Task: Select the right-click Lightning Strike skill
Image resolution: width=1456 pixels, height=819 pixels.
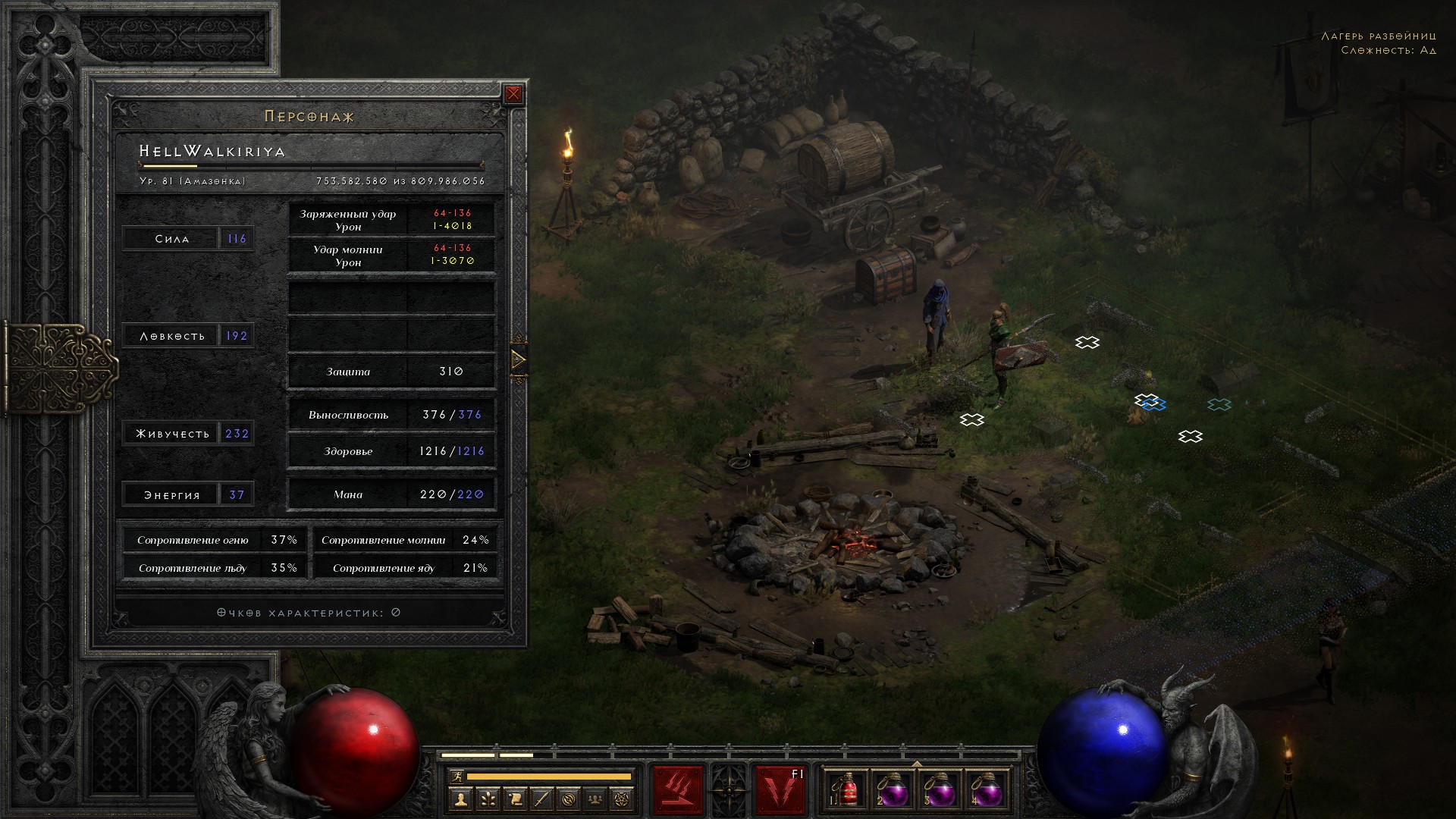Action: pyautogui.click(x=780, y=790)
